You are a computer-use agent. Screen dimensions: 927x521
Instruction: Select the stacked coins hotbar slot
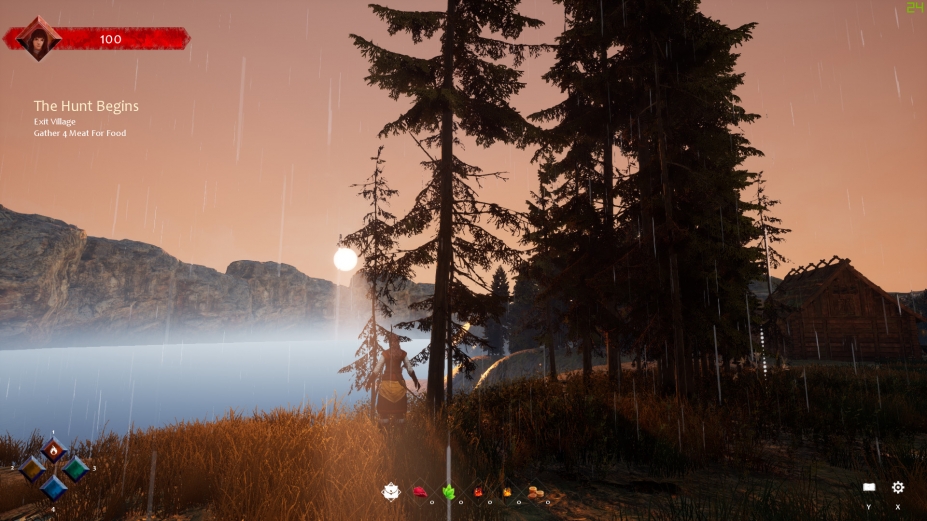535,492
